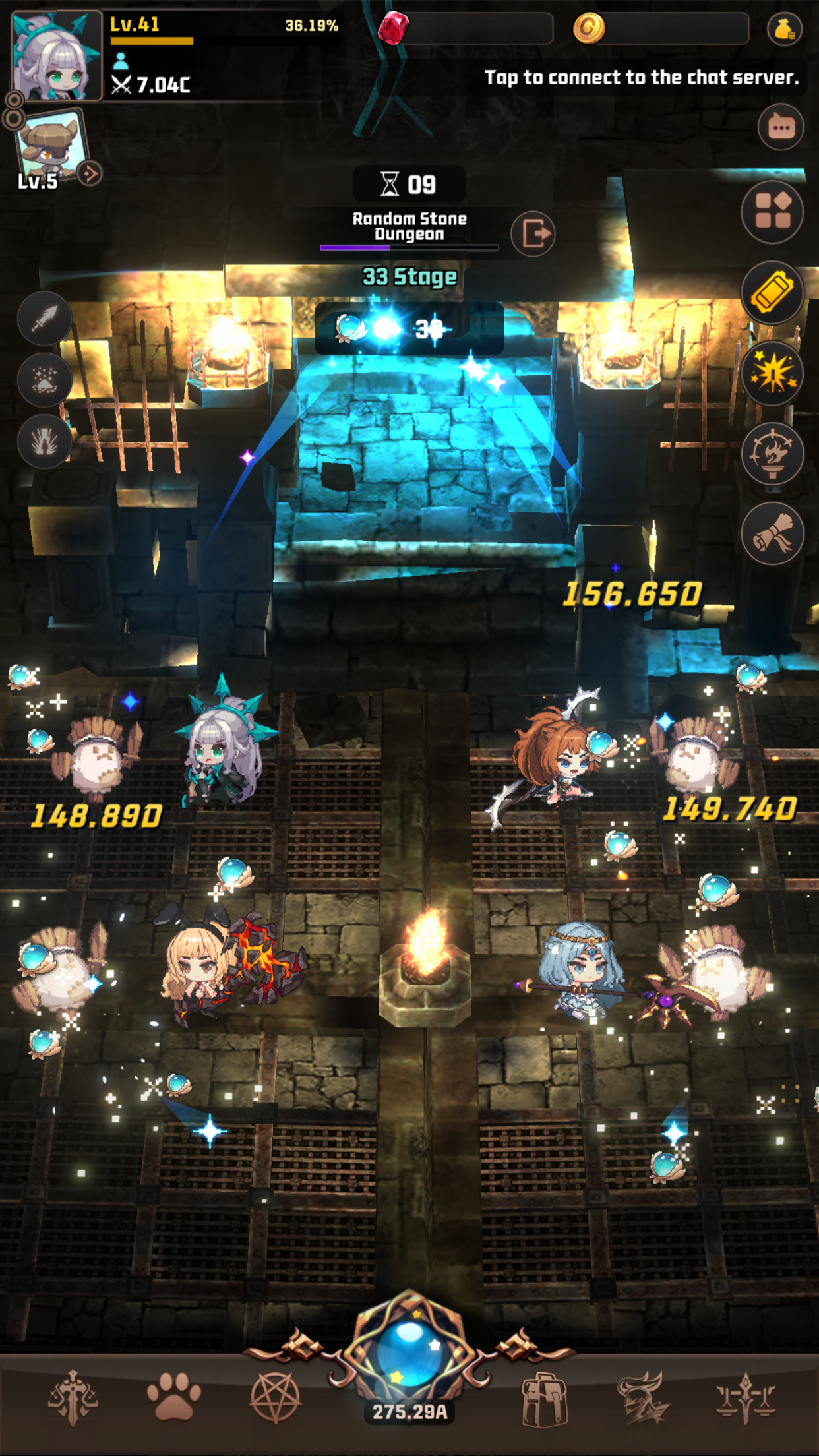
Task: Tap the blue orb center button
Action: (x=409, y=1353)
